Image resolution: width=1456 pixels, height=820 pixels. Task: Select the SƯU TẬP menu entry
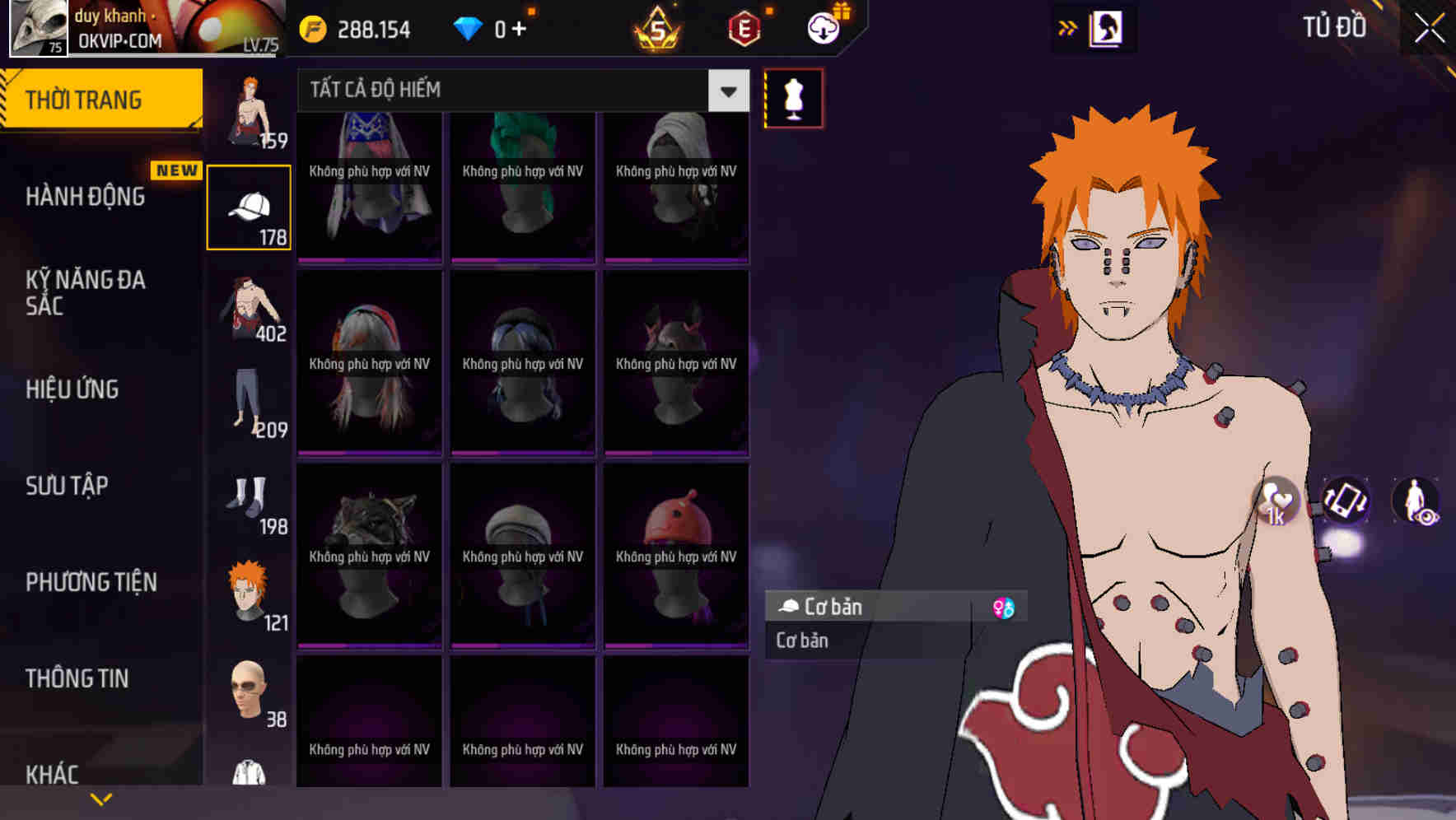pyautogui.click(x=67, y=486)
